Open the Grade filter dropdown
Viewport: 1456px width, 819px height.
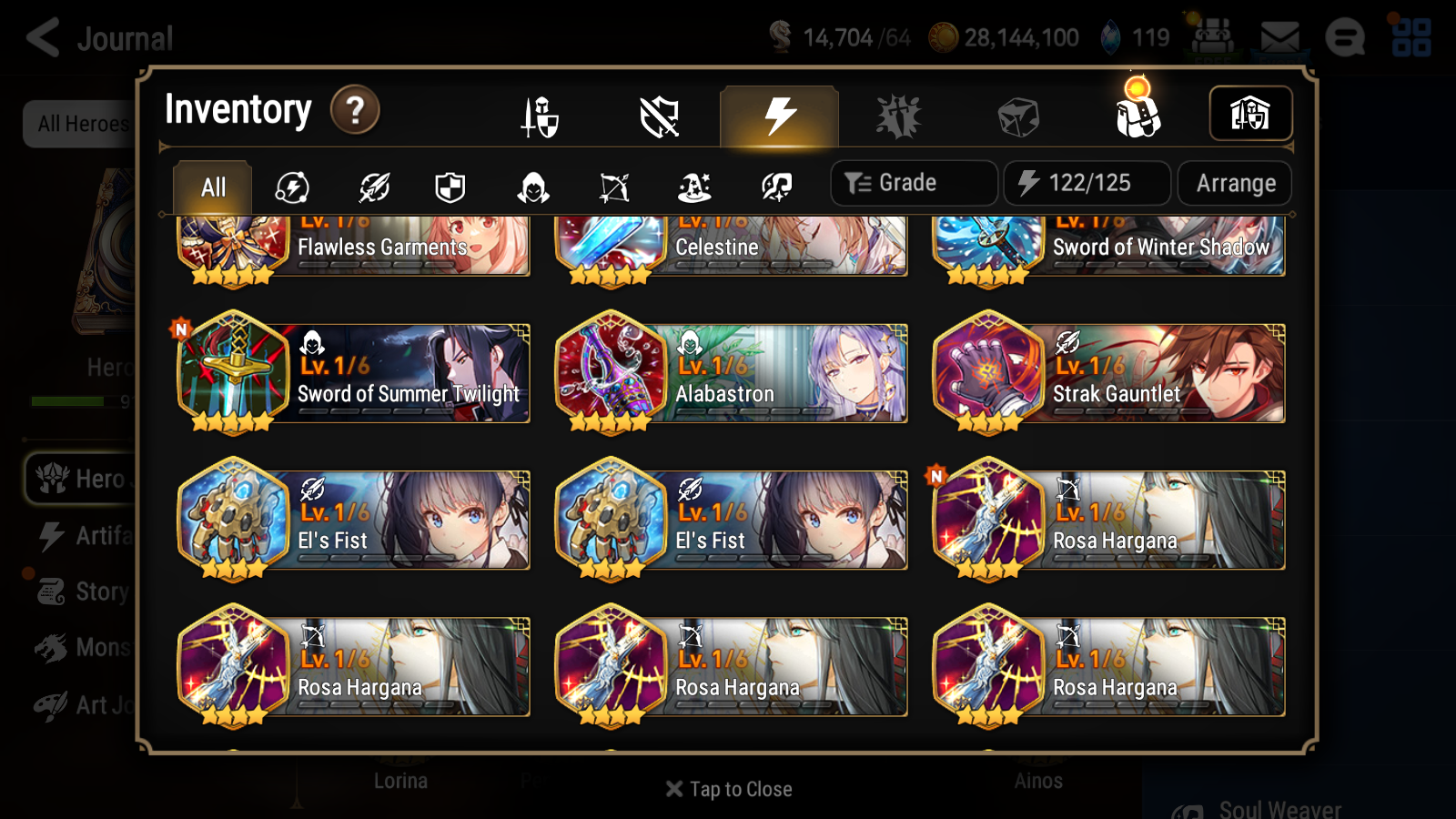(913, 182)
